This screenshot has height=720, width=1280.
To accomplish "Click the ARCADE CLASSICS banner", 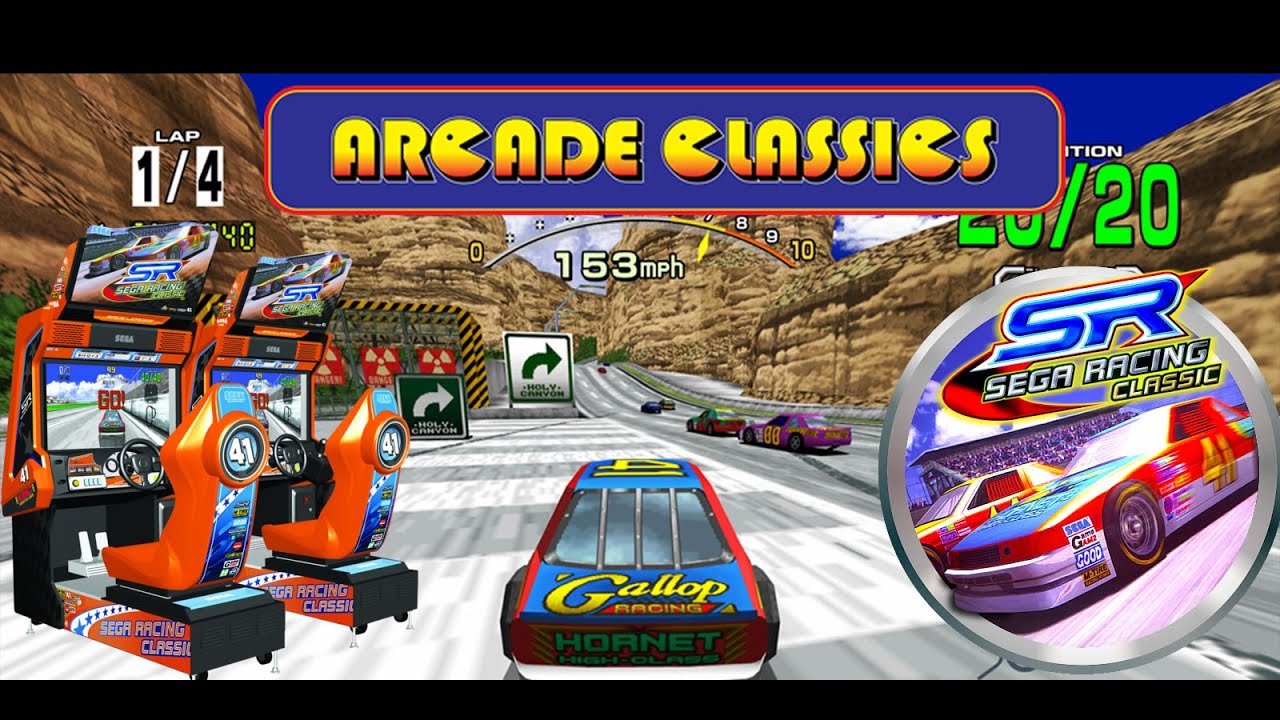I will 640,147.
